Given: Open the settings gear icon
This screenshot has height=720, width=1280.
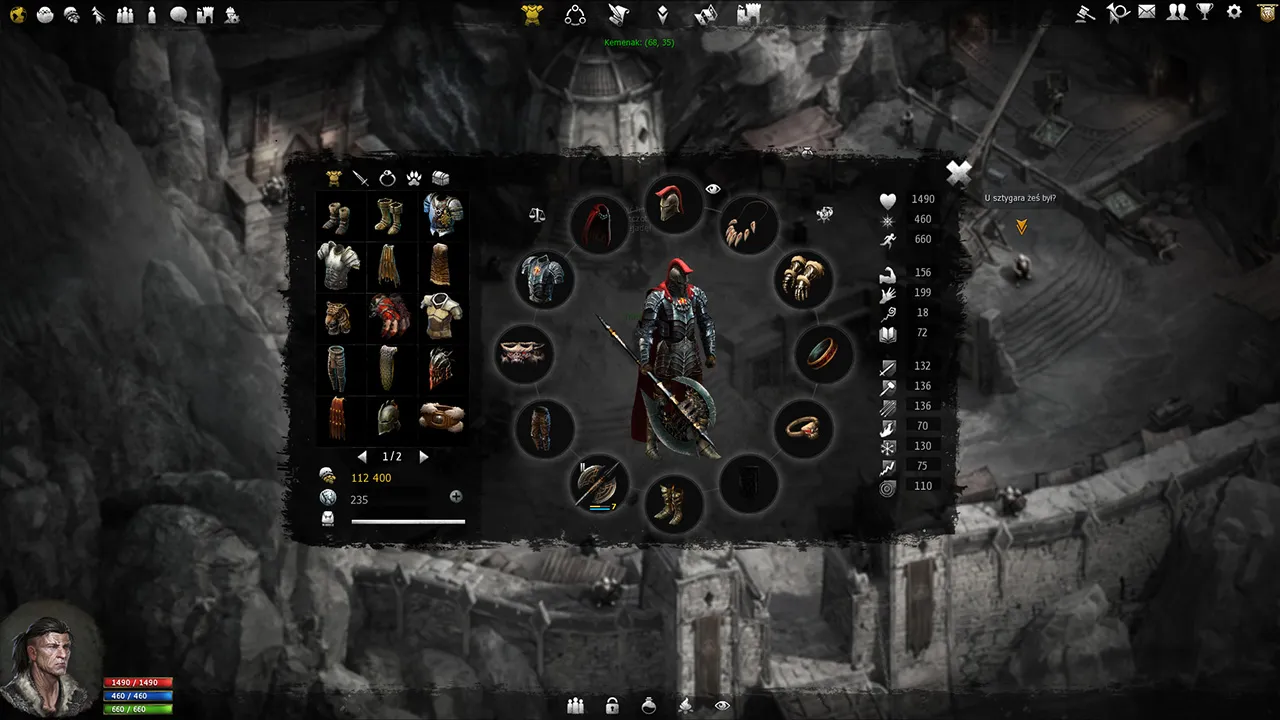Looking at the screenshot, I should pos(1236,14).
